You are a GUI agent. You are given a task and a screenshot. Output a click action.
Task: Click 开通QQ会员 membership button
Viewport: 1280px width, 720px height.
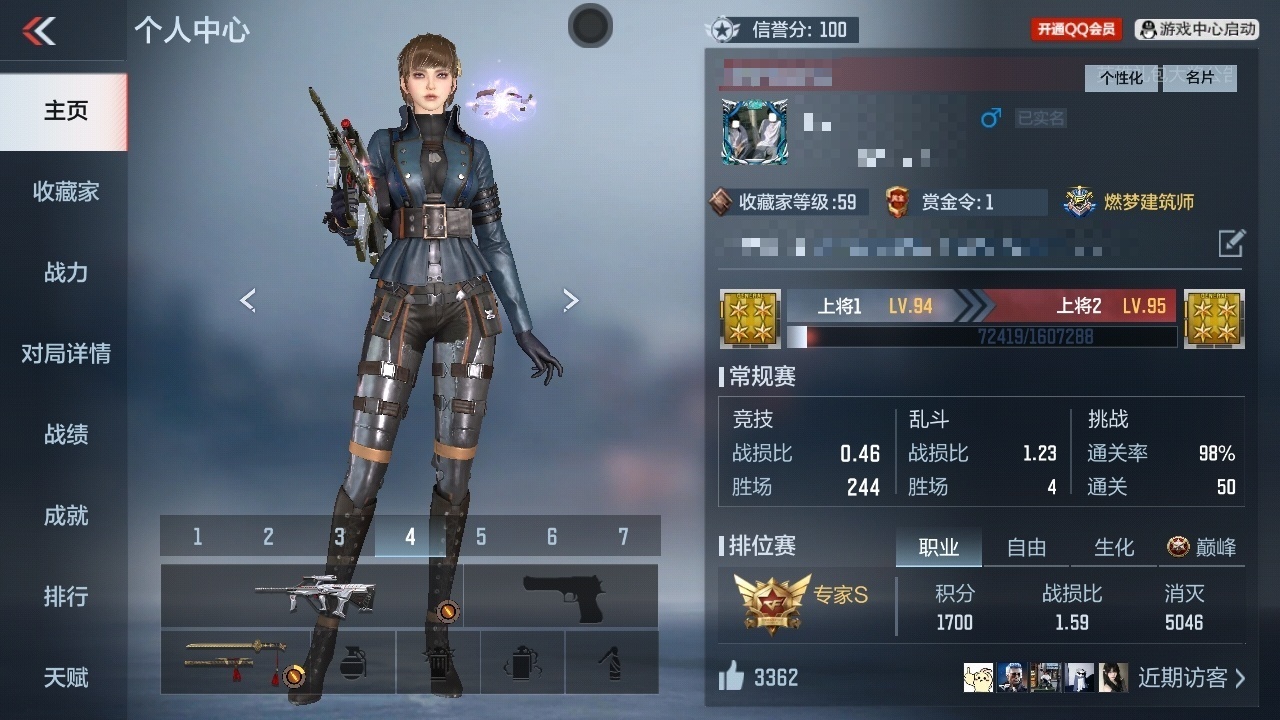1076,29
